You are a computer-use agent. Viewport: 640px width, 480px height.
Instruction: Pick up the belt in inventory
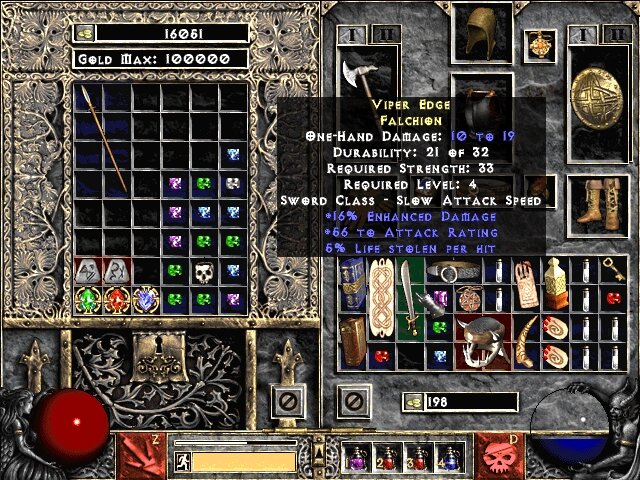455,270
